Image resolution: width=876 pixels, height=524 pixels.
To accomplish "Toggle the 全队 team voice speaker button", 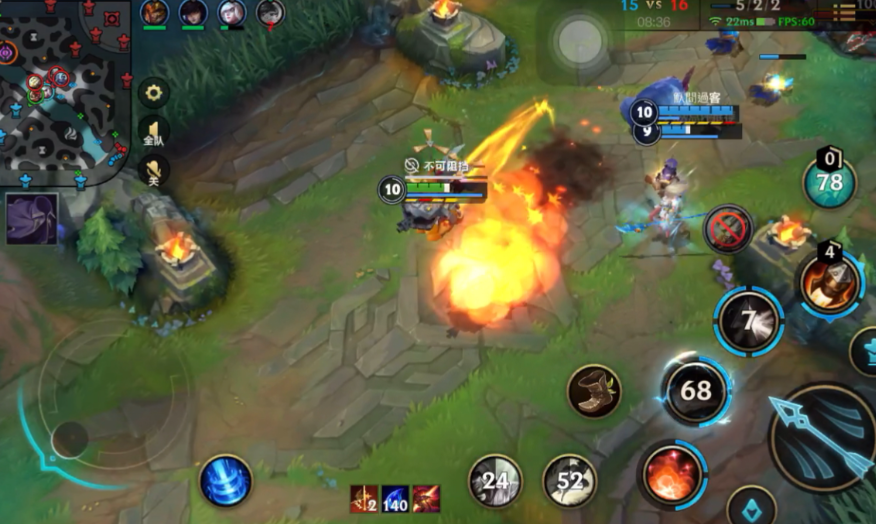I will tap(154, 132).
